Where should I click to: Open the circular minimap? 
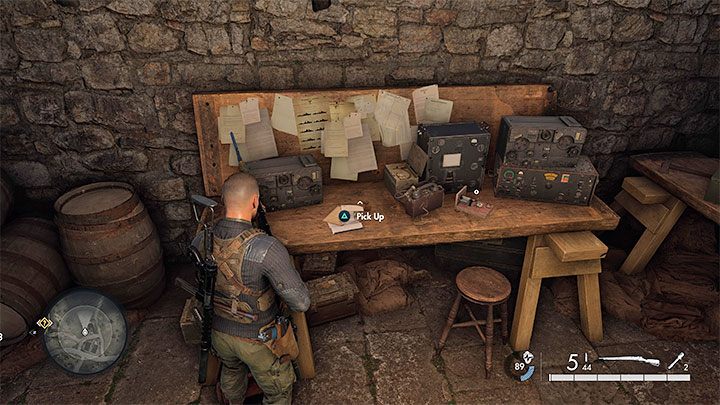point(84,331)
